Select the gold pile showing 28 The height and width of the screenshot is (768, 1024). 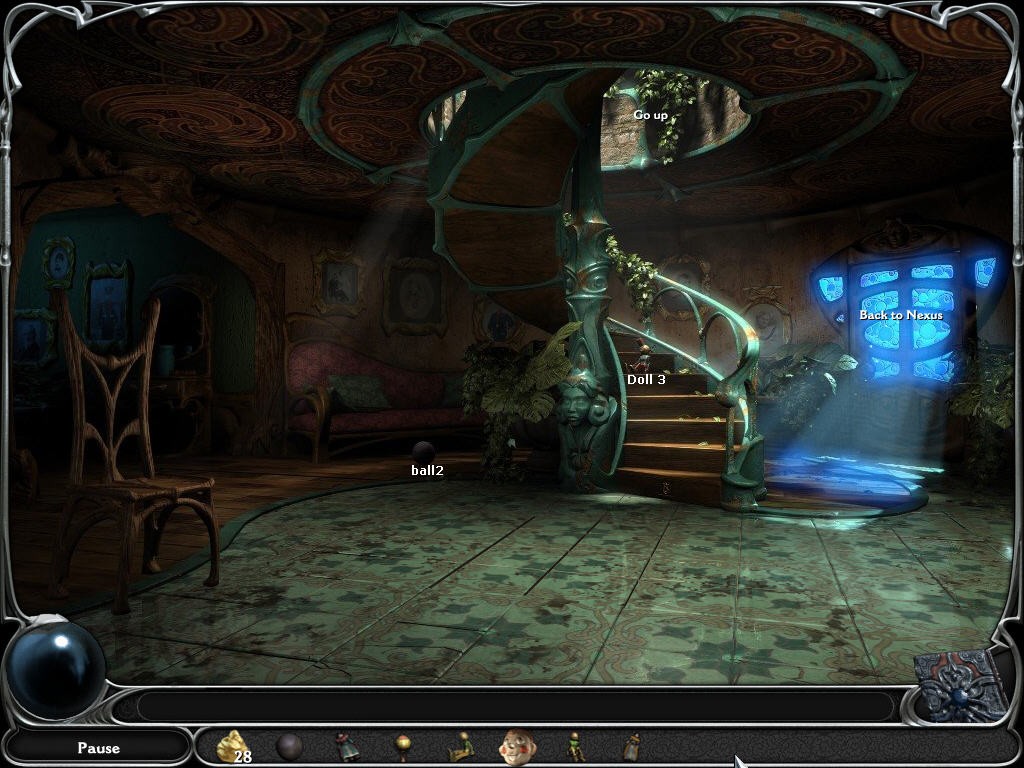pyautogui.click(x=233, y=746)
